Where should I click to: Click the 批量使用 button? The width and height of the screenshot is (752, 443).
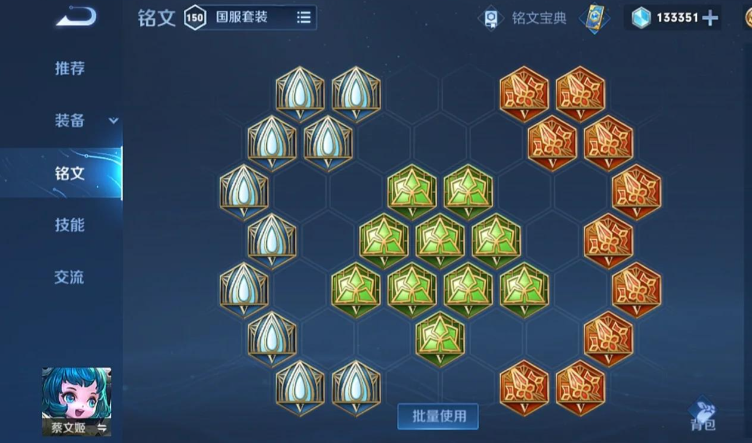click(438, 415)
